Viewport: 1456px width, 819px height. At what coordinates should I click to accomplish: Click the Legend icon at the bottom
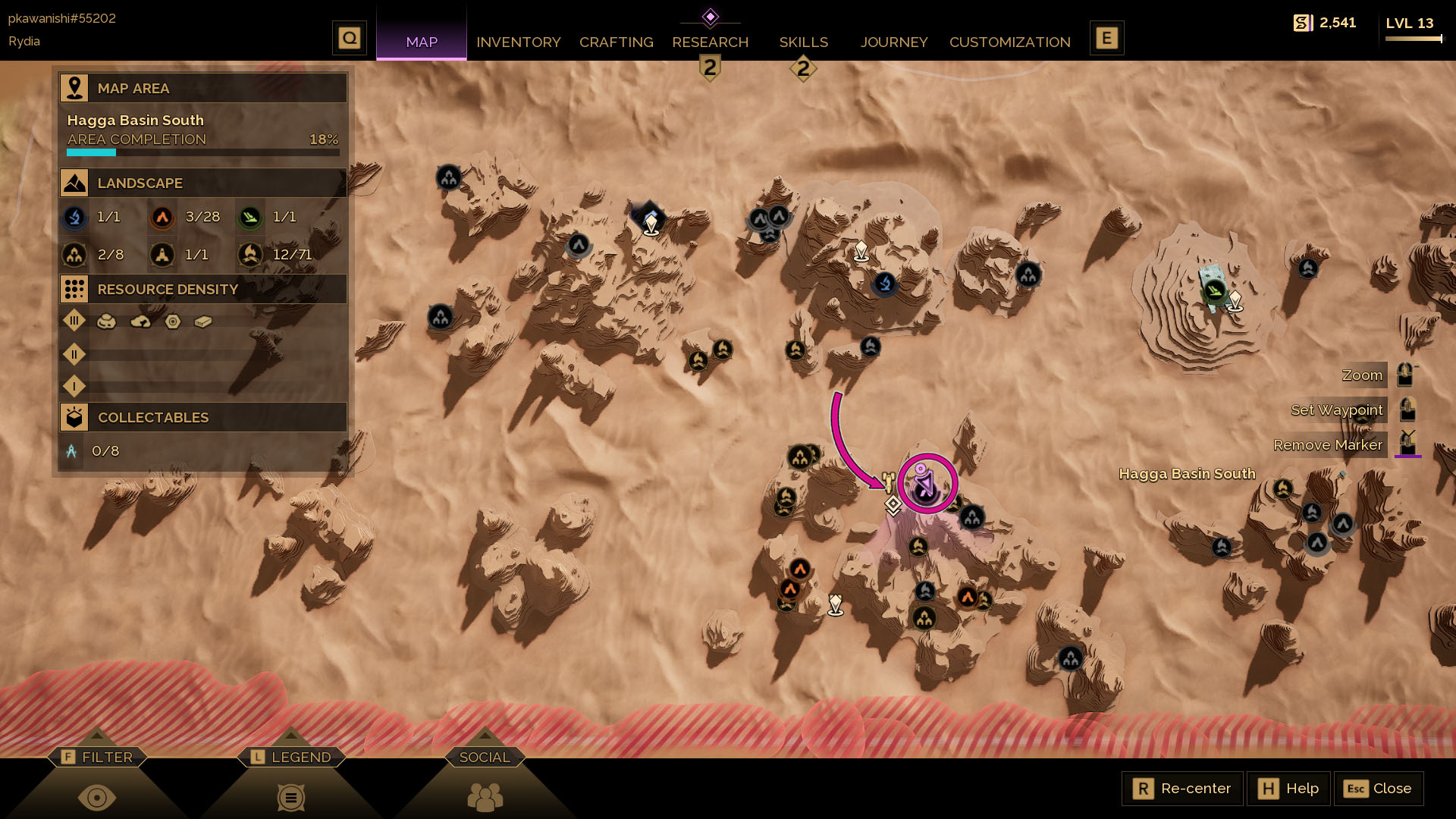[290, 796]
